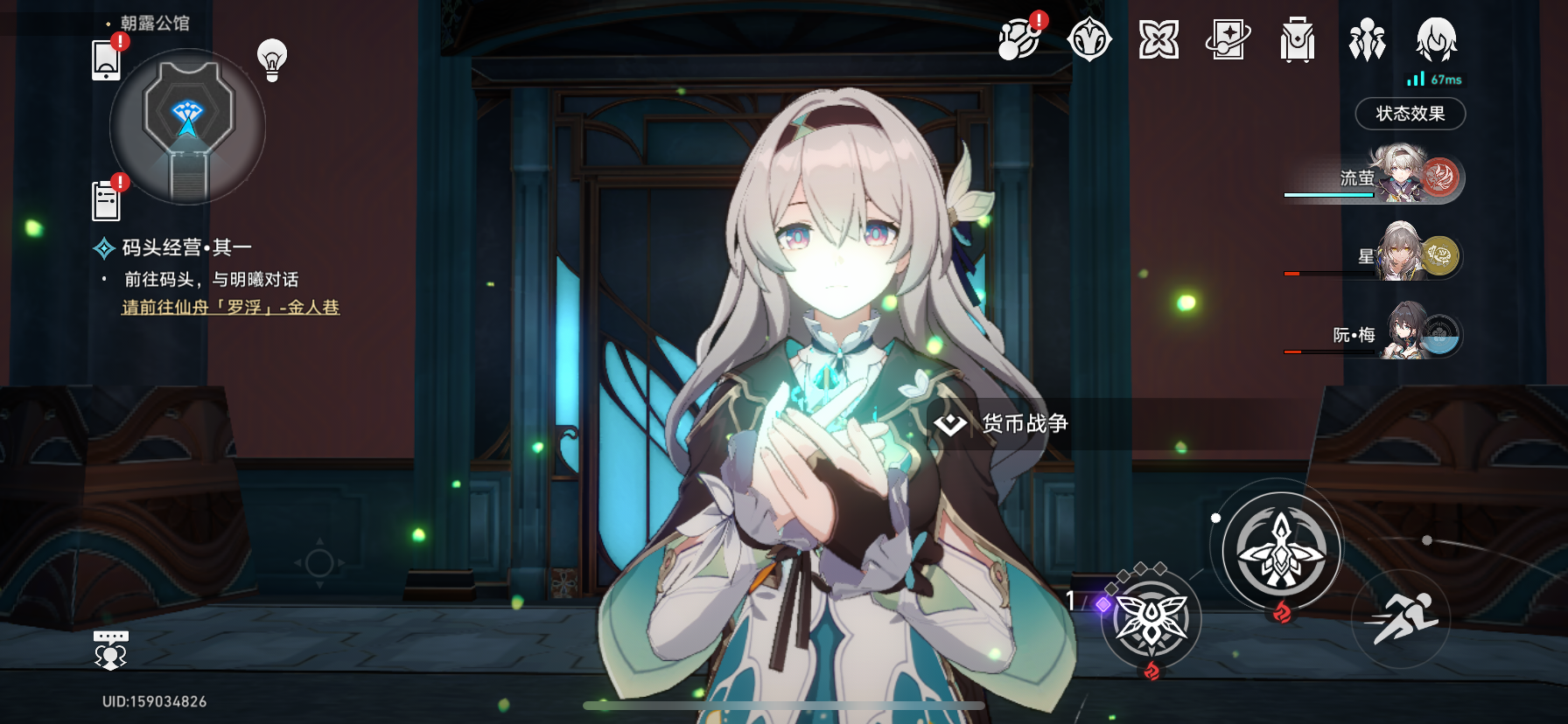Screen dimensions: 1568x724
Task: Toggle the sprint running button
Action: (x=1400, y=618)
